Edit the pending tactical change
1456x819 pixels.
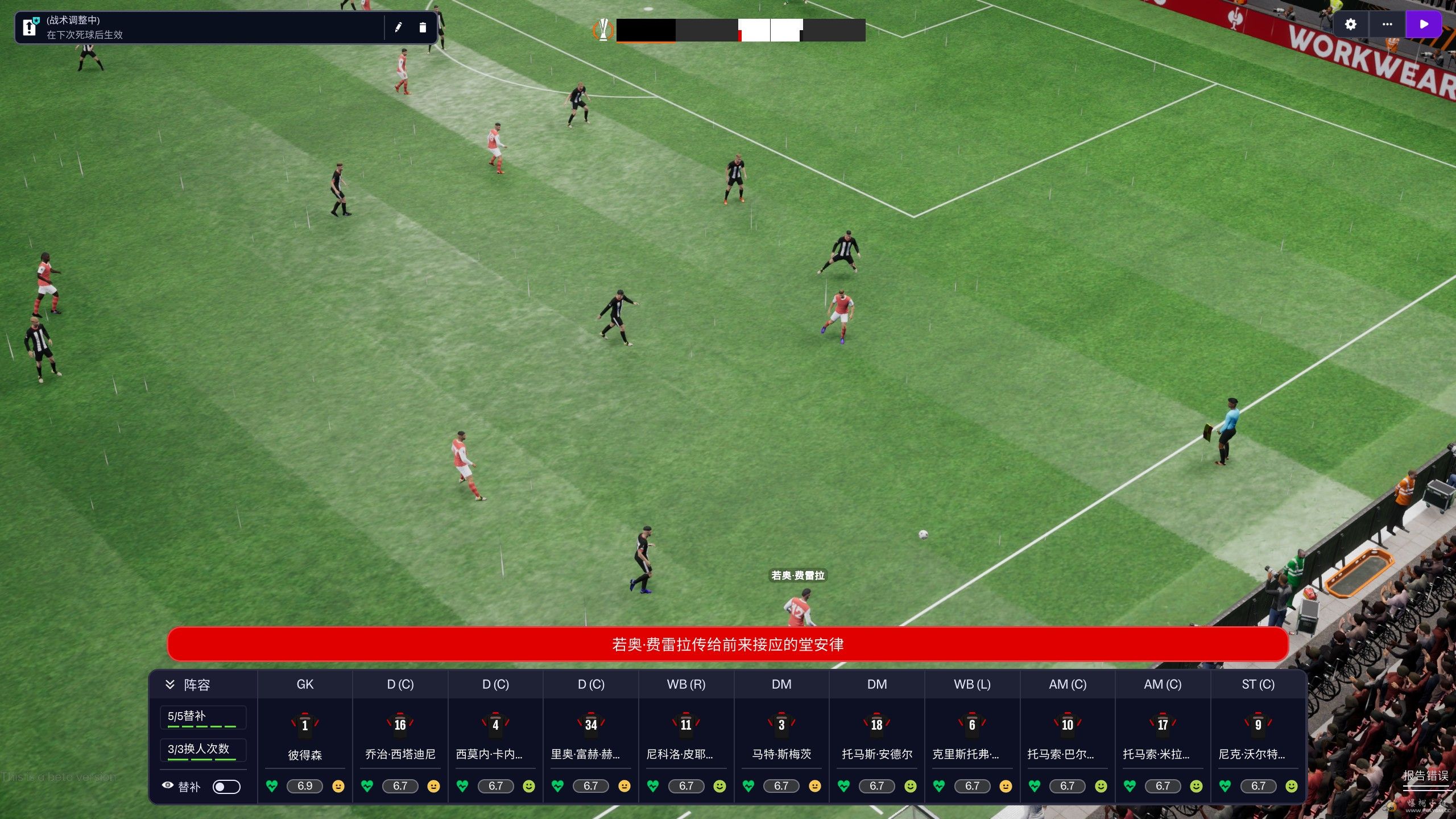point(398,27)
